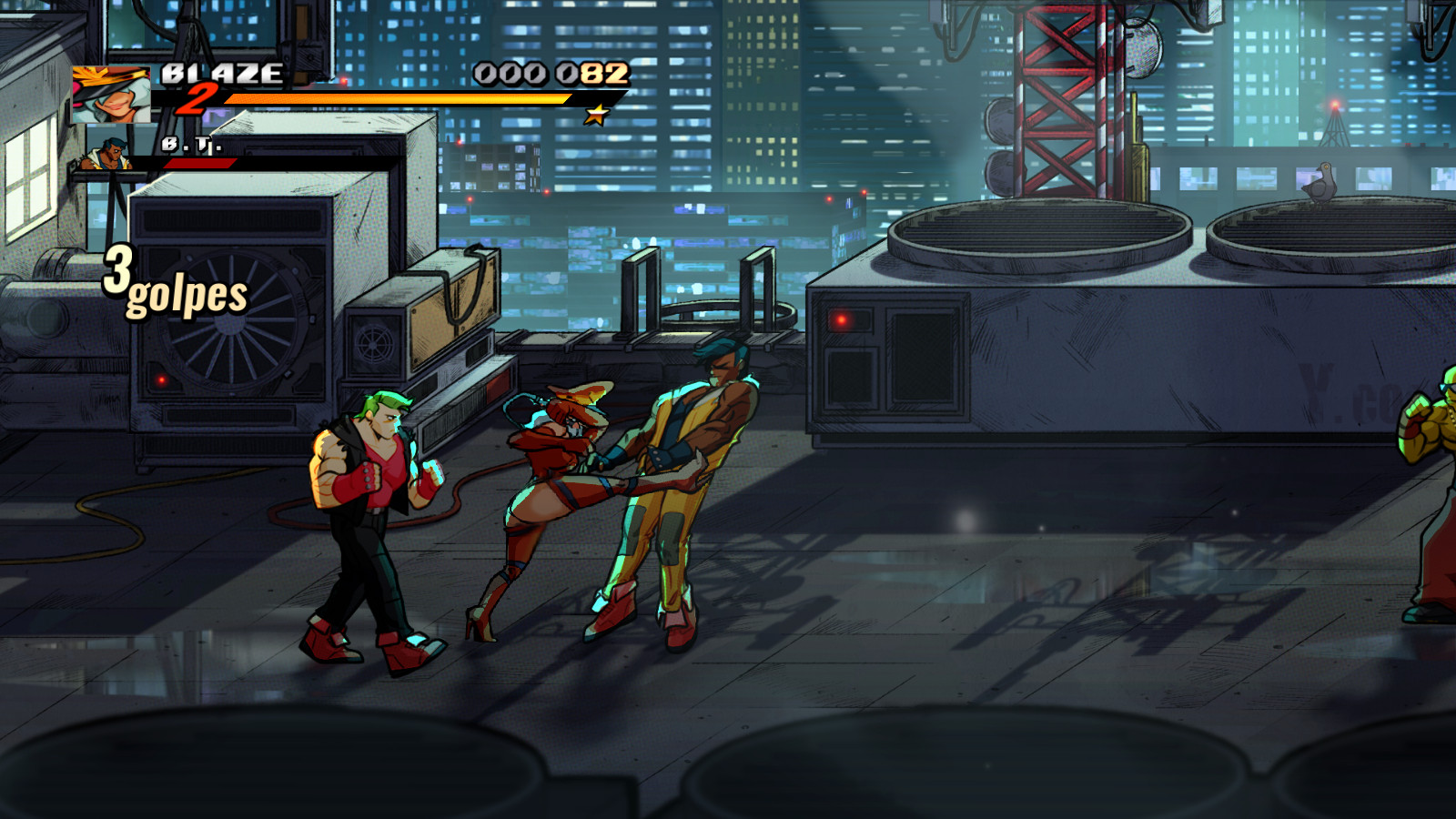Click B.T.'s enemy portrait thumbnail

[x=106, y=150]
